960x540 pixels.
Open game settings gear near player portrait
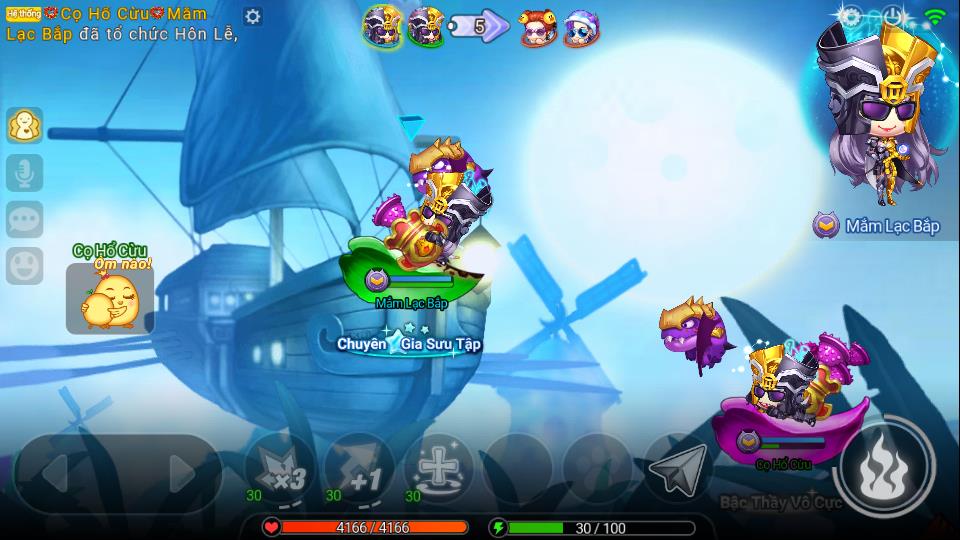tap(851, 16)
